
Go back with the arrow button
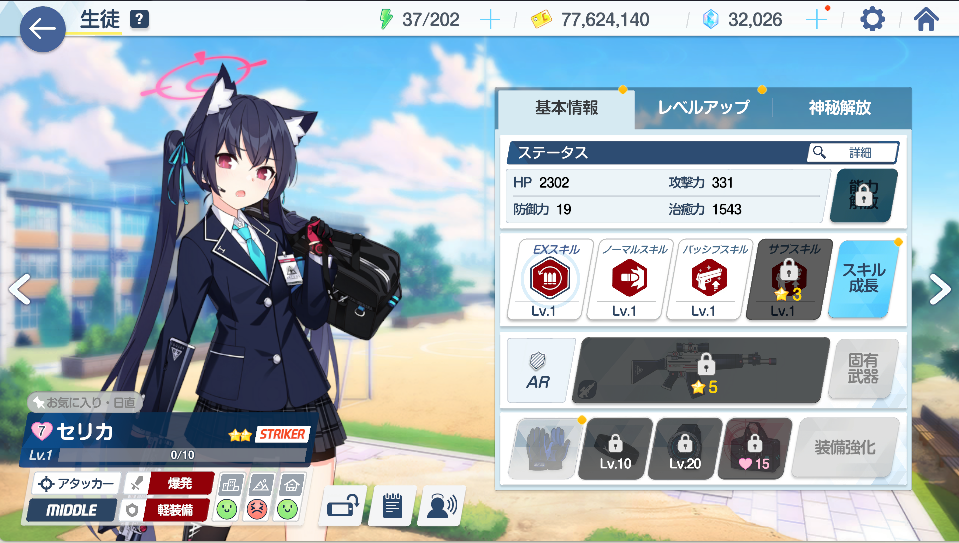click(x=42, y=29)
